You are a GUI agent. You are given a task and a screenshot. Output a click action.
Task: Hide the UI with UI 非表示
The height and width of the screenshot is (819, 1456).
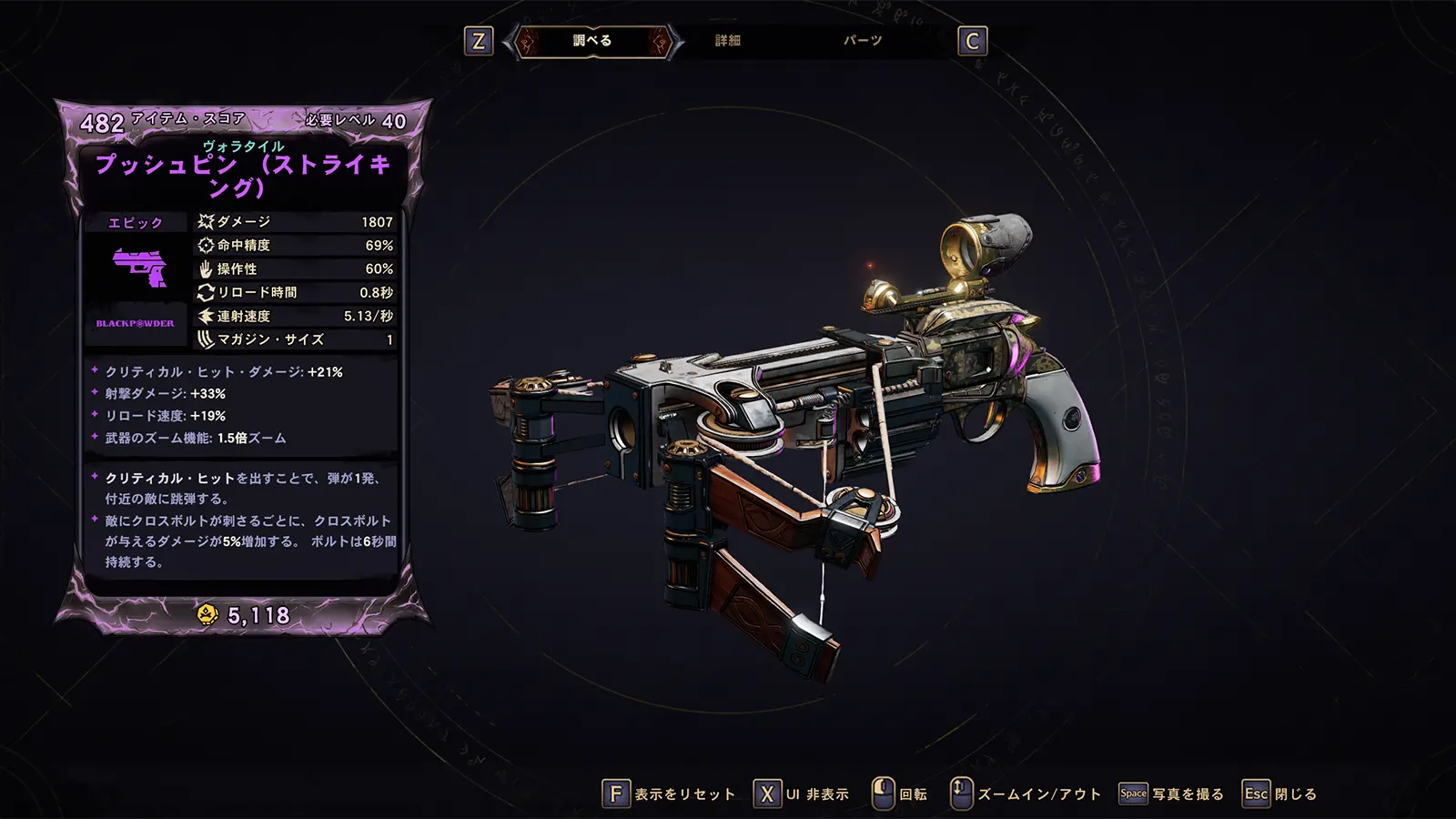(x=802, y=794)
